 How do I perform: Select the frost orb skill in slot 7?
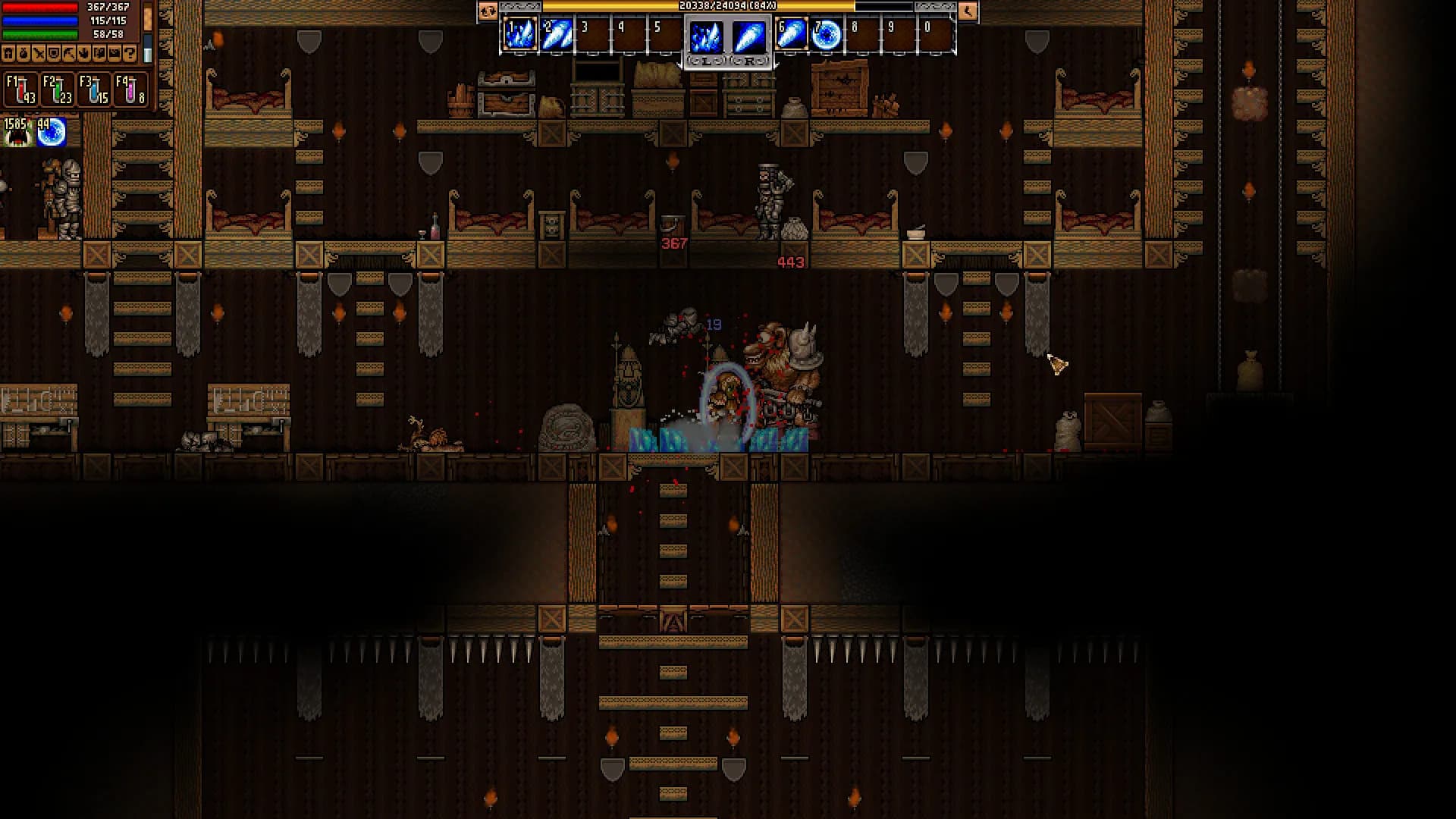(x=827, y=35)
